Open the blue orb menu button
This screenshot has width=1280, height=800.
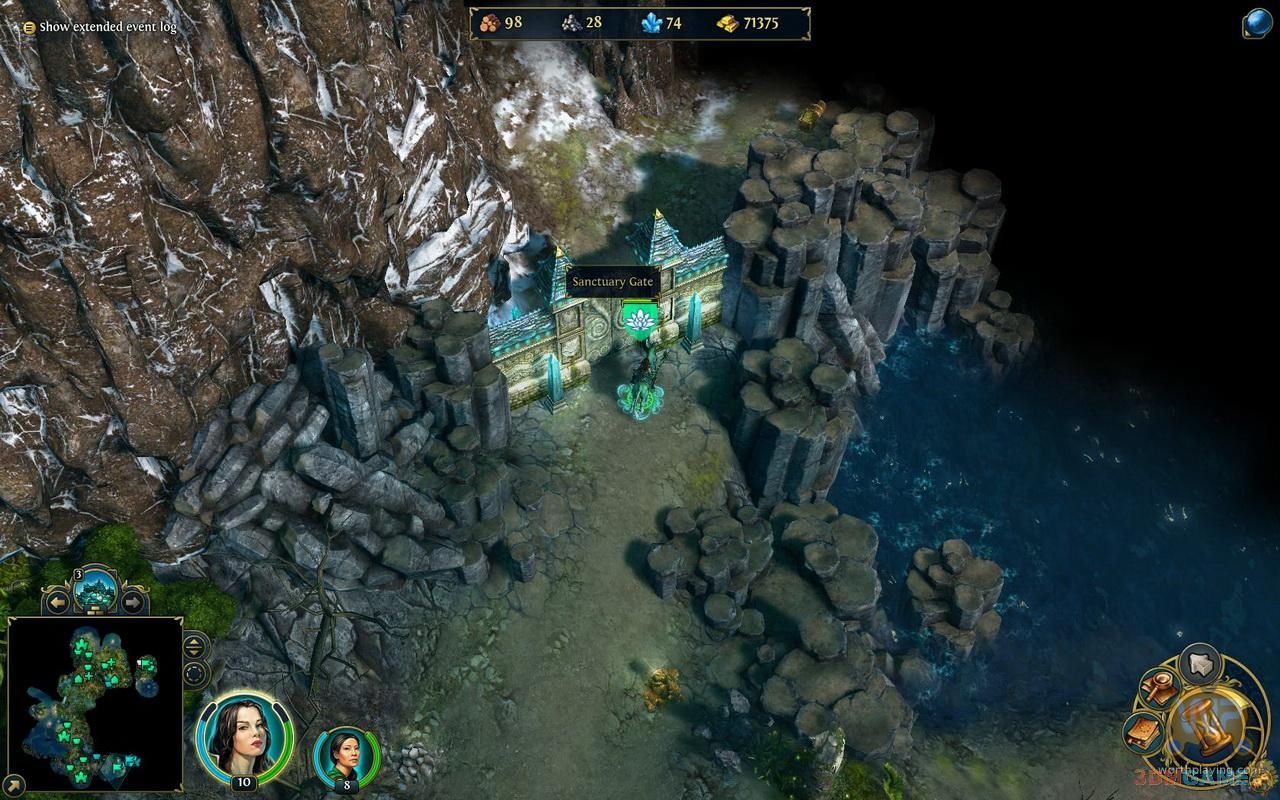[x=1258, y=23]
